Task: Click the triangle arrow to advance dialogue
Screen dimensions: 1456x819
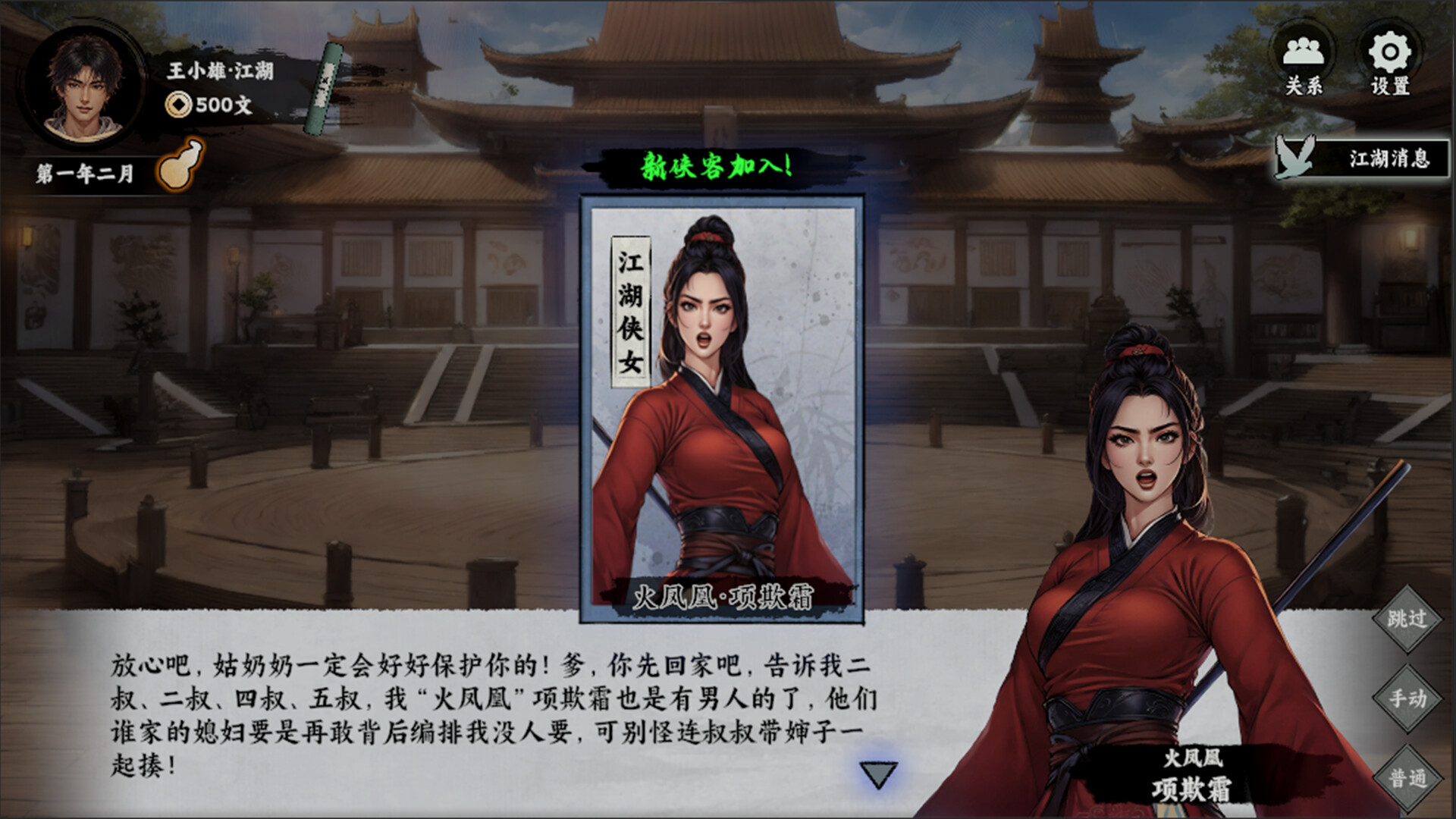Action: click(877, 773)
